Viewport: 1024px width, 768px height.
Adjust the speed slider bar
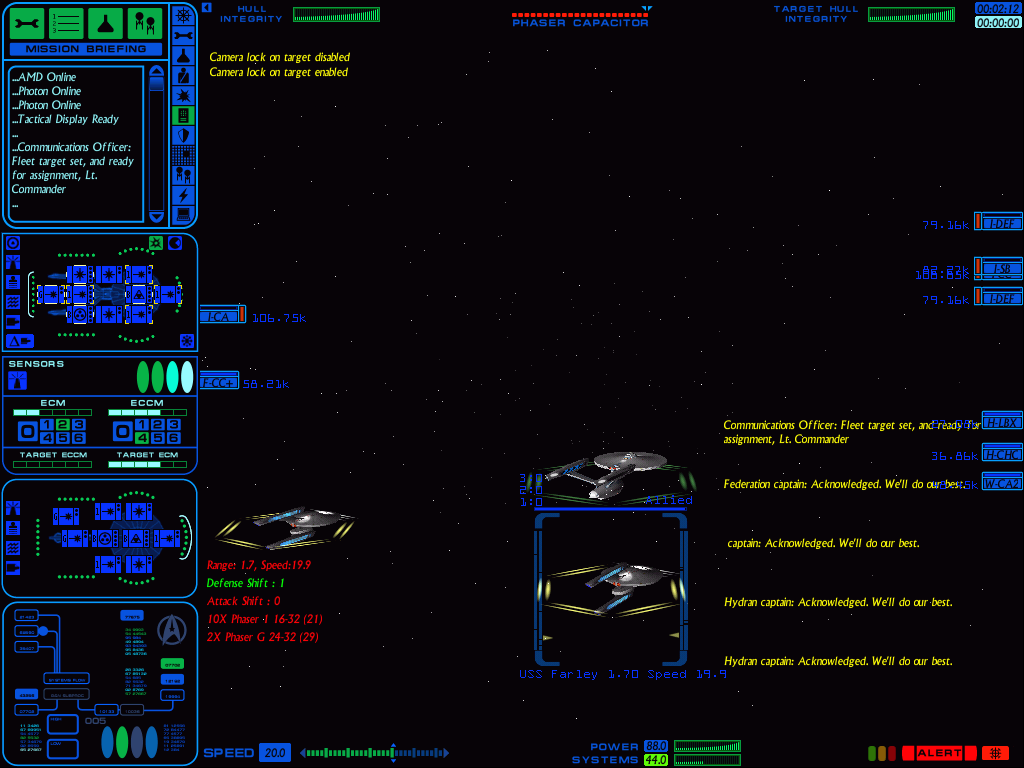tap(375, 753)
